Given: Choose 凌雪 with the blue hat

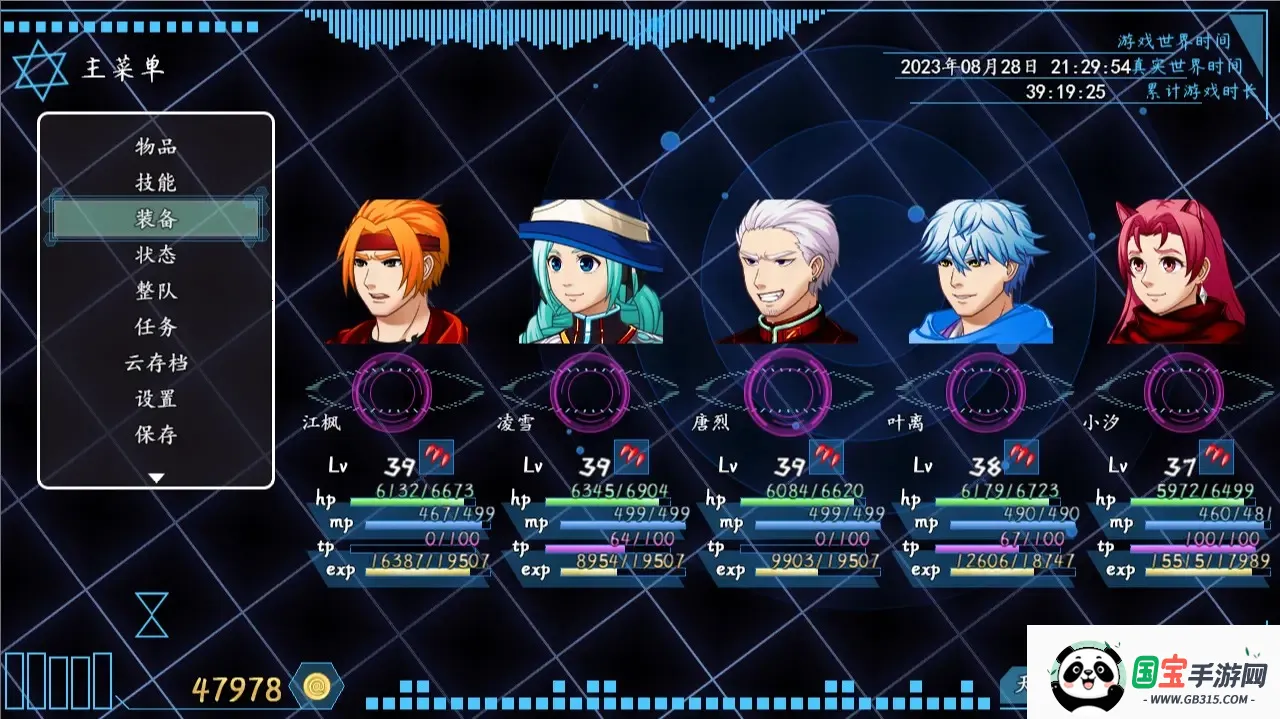Looking at the screenshot, I should coord(590,272).
